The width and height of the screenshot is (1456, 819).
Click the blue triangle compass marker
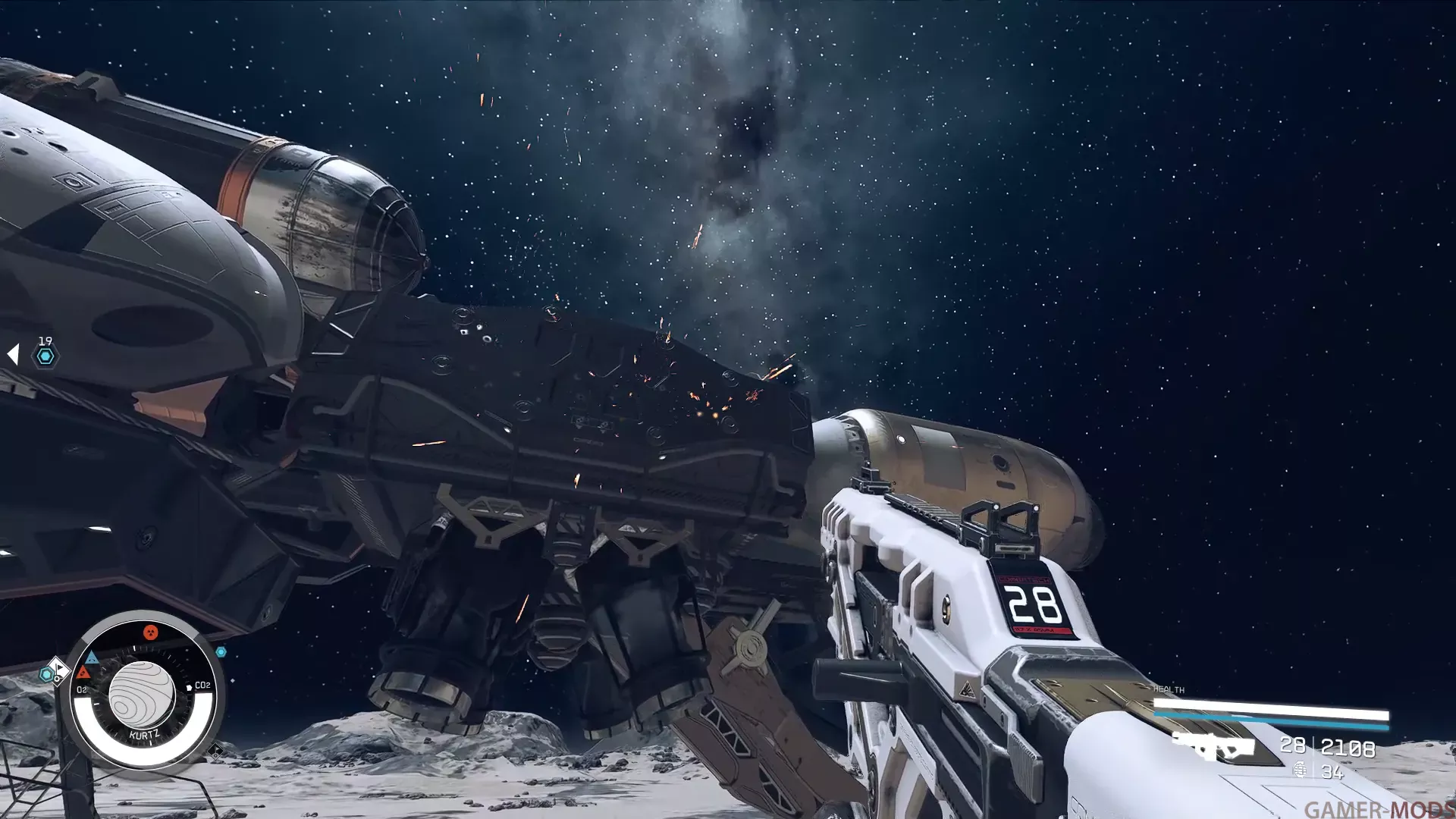pyautogui.click(x=92, y=657)
